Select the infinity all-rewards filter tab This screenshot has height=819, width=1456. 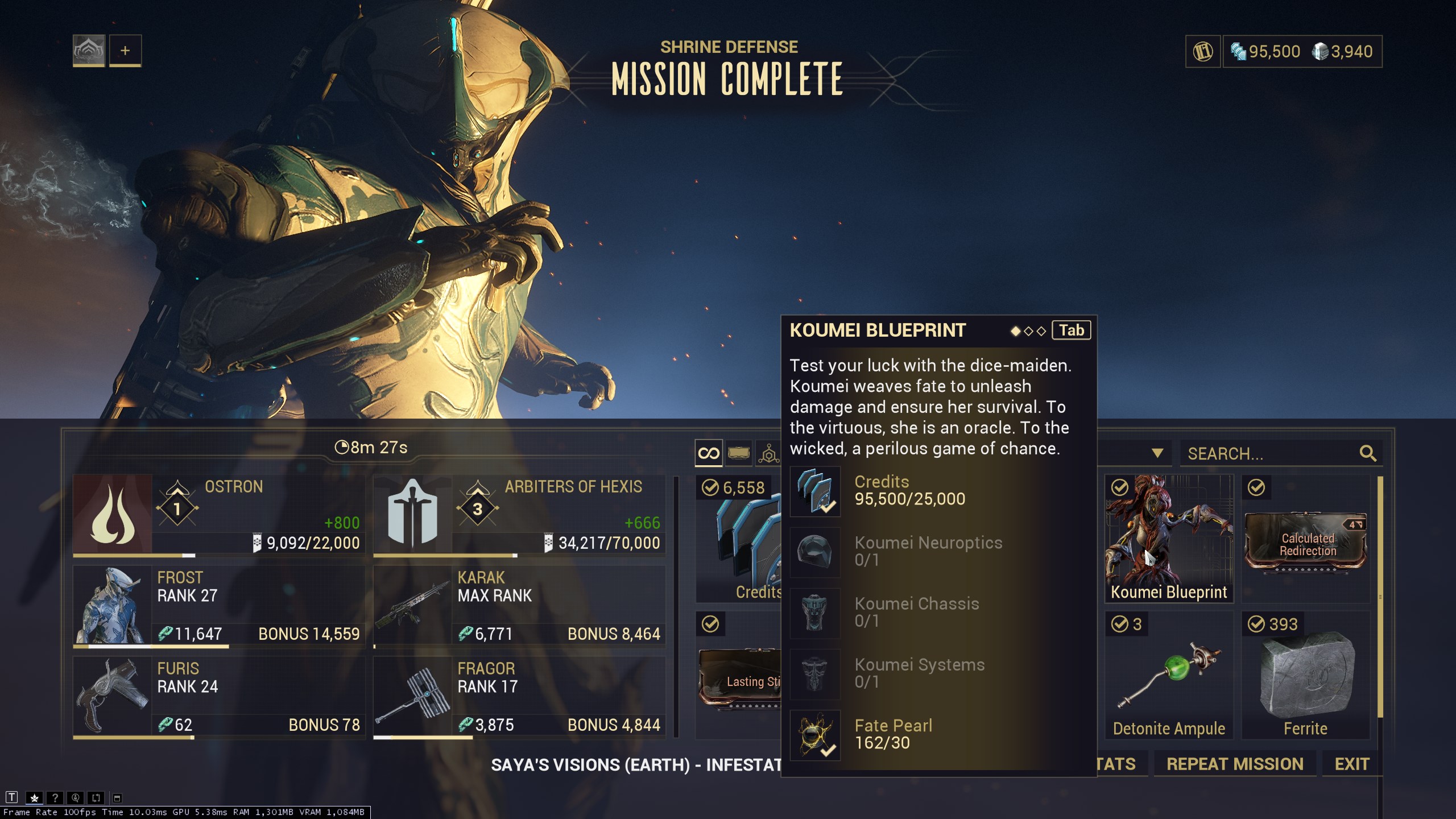(x=708, y=453)
